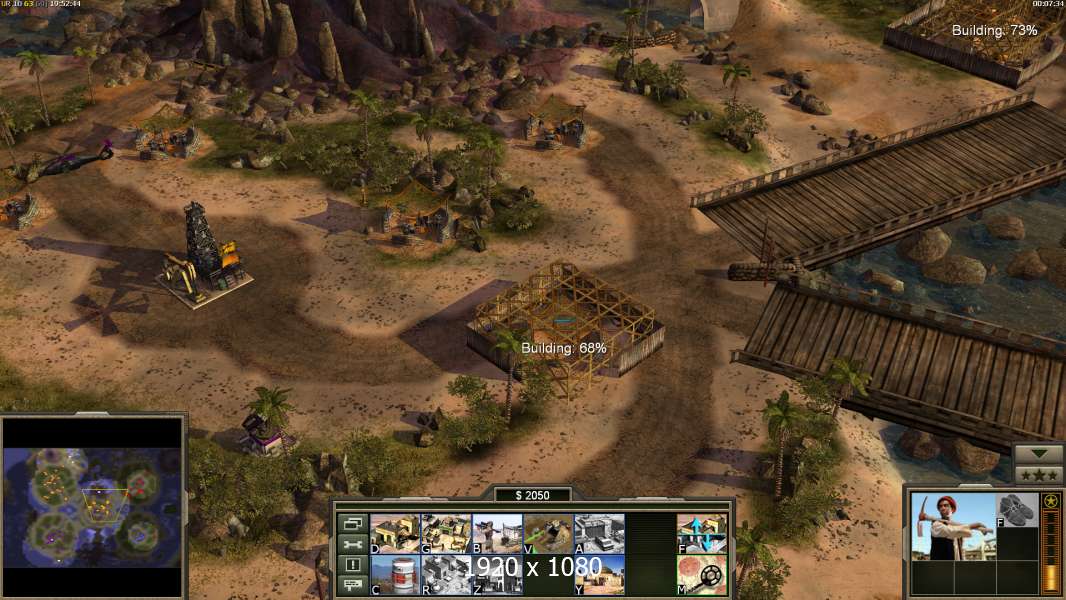Viewport: 1066px width, 600px height.
Task: Select the red-striped silo icon marked C
Action: click(395, 575)
